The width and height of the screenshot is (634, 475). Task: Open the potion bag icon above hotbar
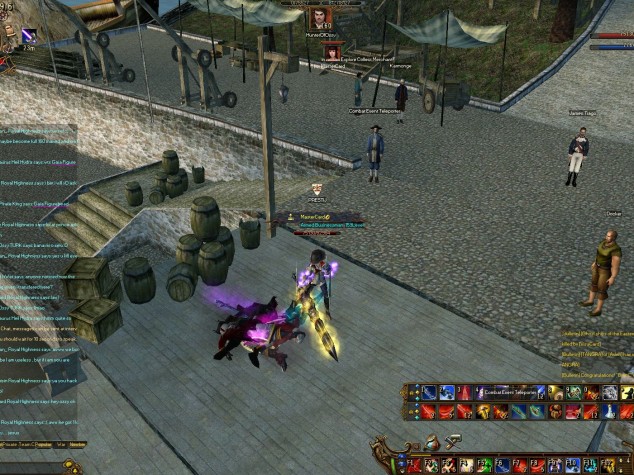pyautogui.click(x=431, y=442)
